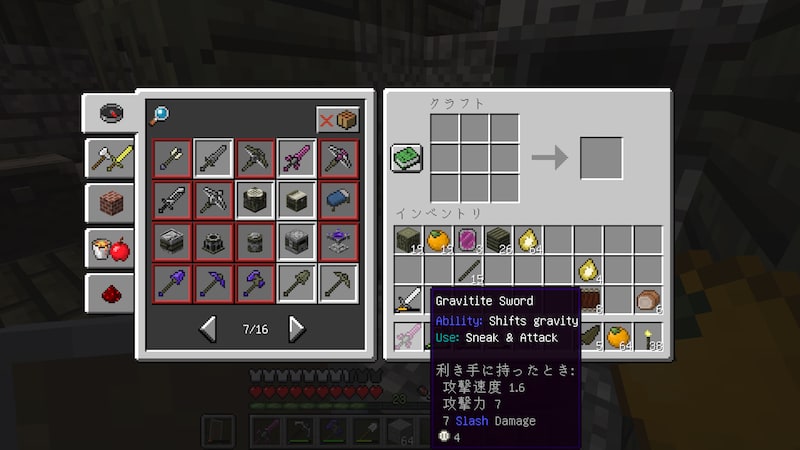Image resolution: width=800 pixels, height=450 pixels.
Task: Pick the purple enchanting altar recipe
Action: coord(338,240)
